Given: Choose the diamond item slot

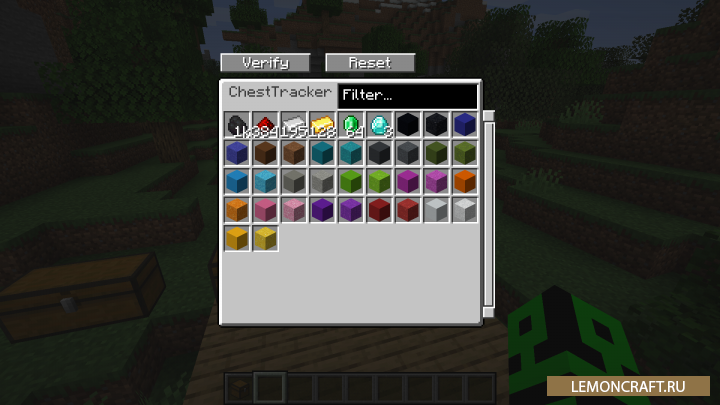Looking at the screenshot, I should (x=379, y=125).
